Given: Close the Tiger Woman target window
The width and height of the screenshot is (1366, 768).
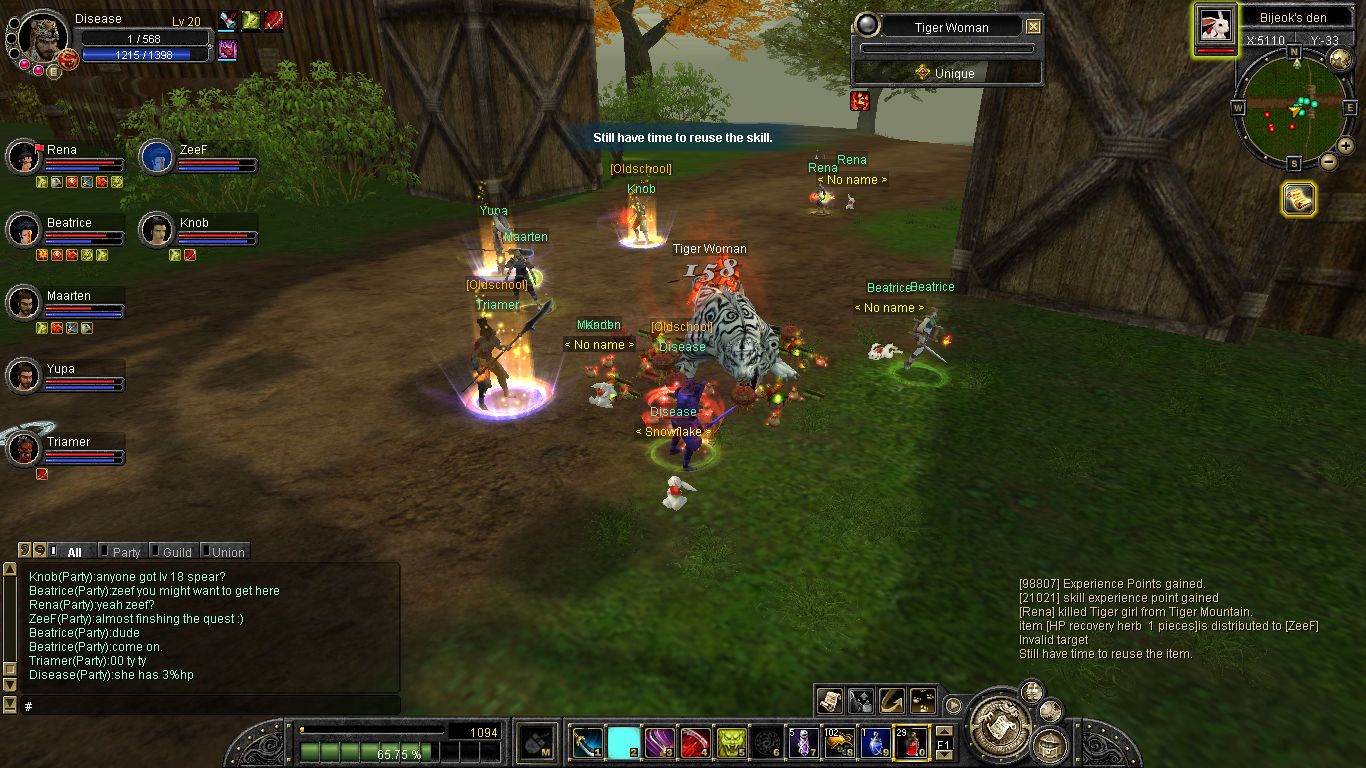Looking at the screenshot, I should tap(1034, 27).
